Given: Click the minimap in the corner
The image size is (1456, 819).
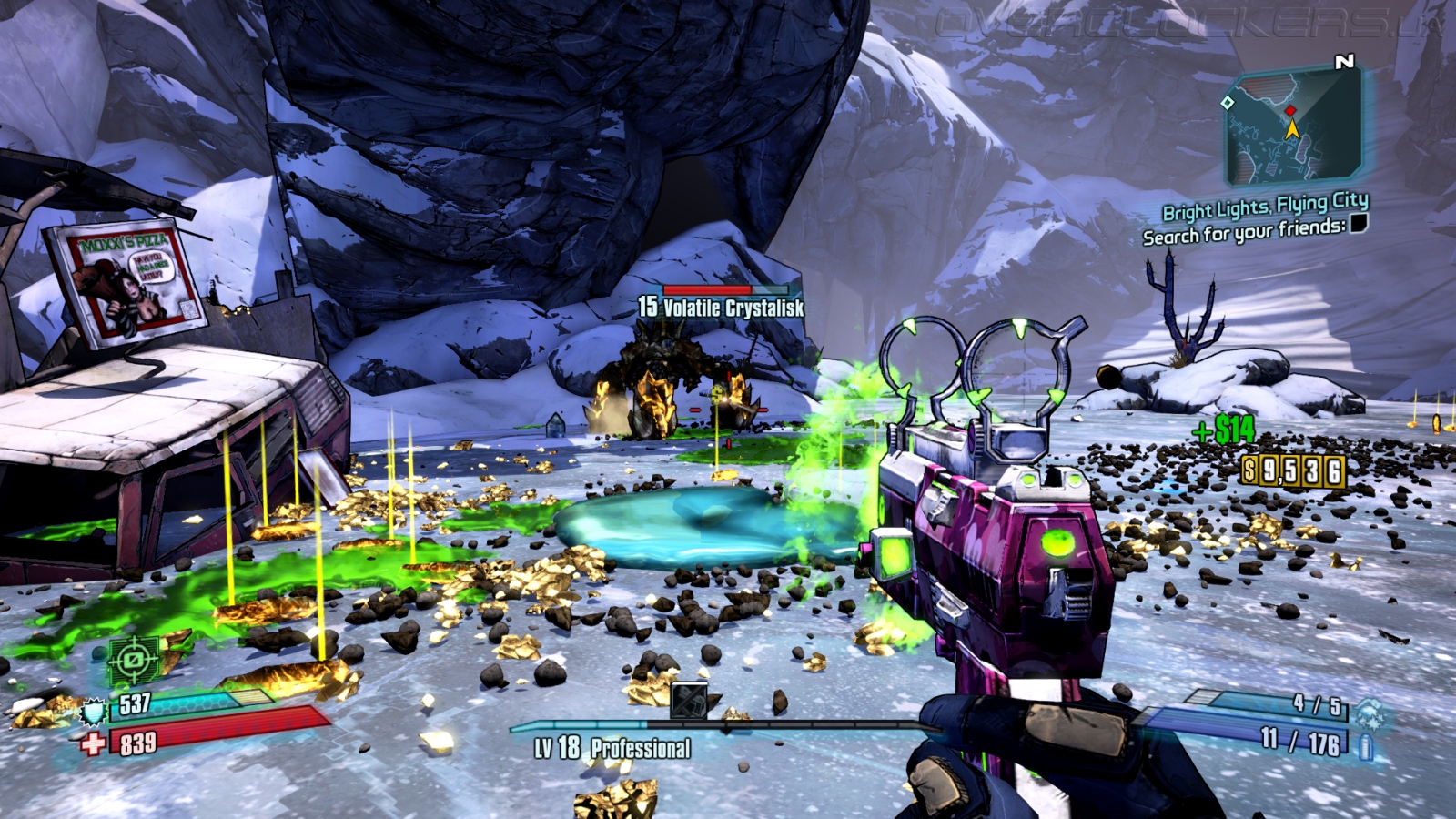Looking at the screenshot, I should tap(1293, 126).
